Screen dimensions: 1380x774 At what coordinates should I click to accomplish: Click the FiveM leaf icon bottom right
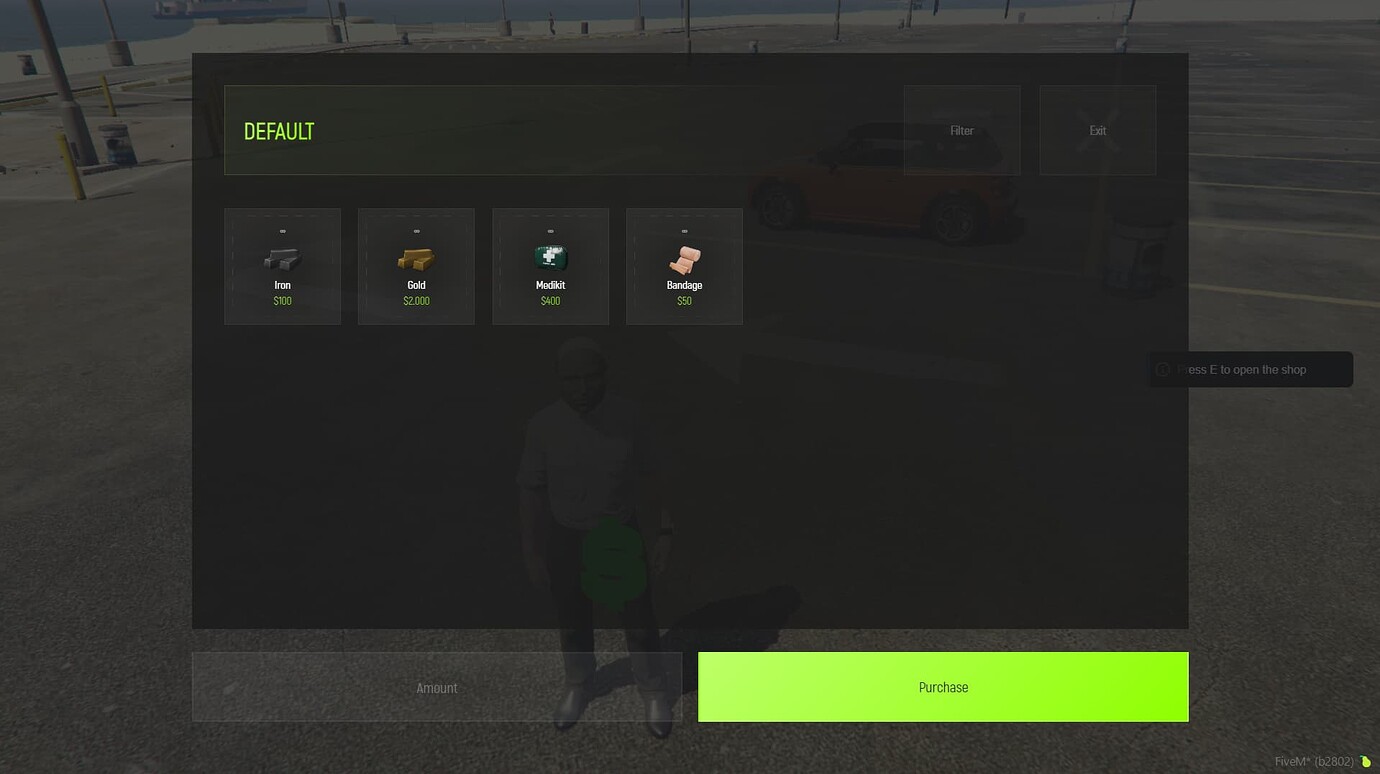pyautogui.click(x=1364, y=760)
